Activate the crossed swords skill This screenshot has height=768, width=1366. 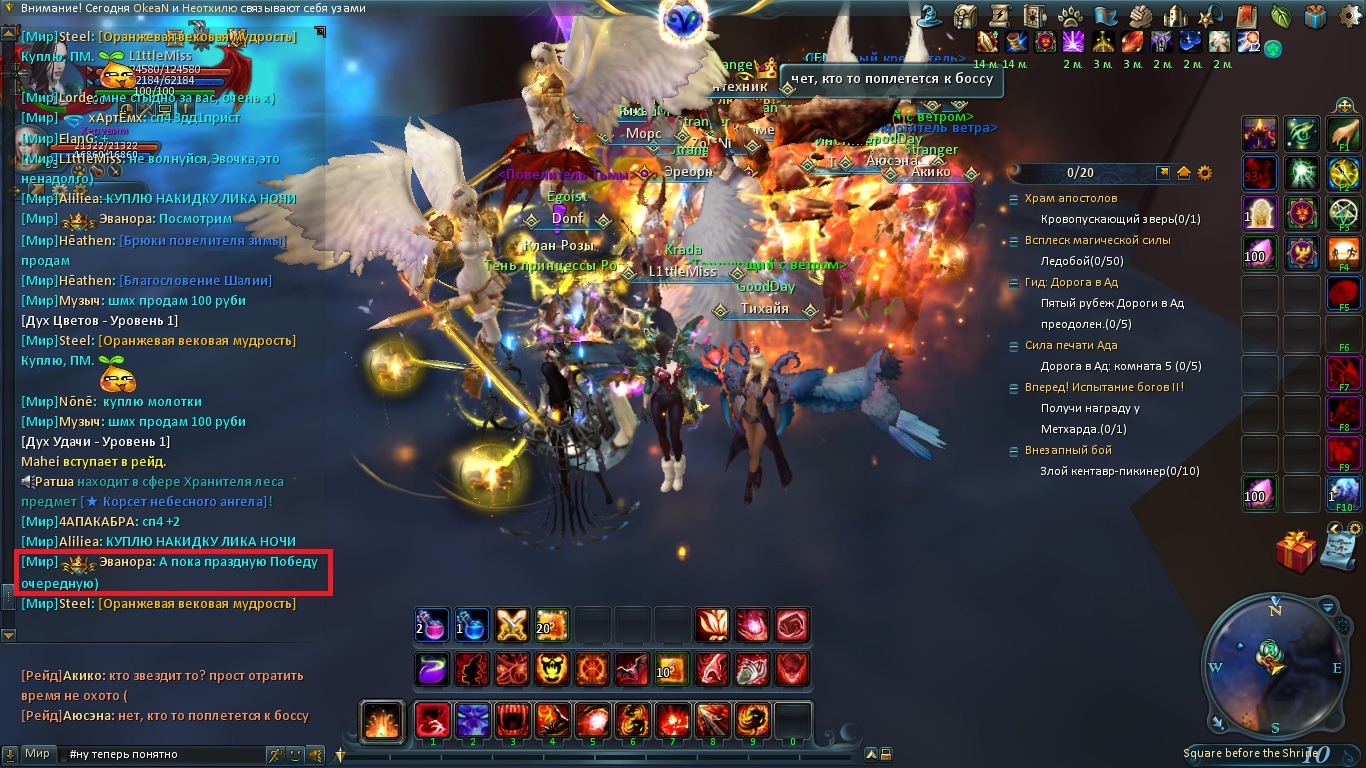pos(512,625)
